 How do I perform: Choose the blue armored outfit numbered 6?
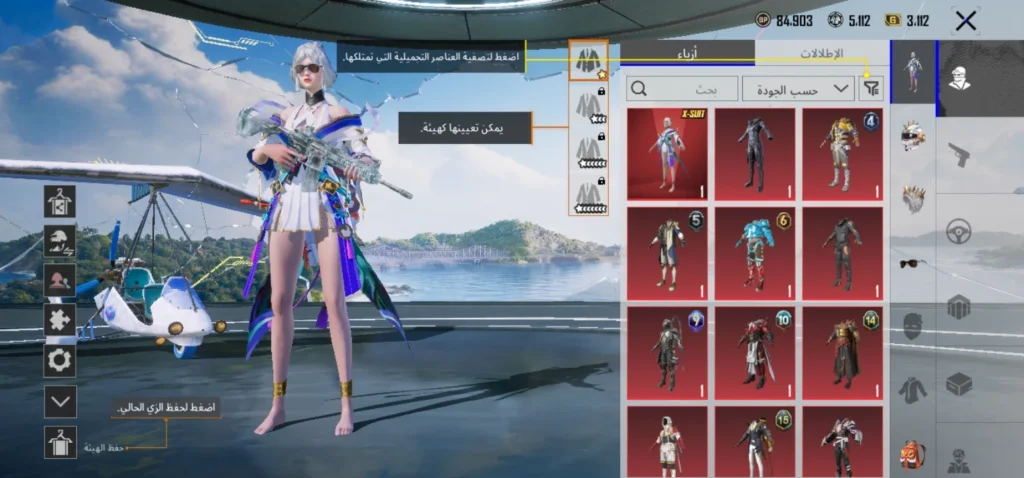click(x=755, y=249)
